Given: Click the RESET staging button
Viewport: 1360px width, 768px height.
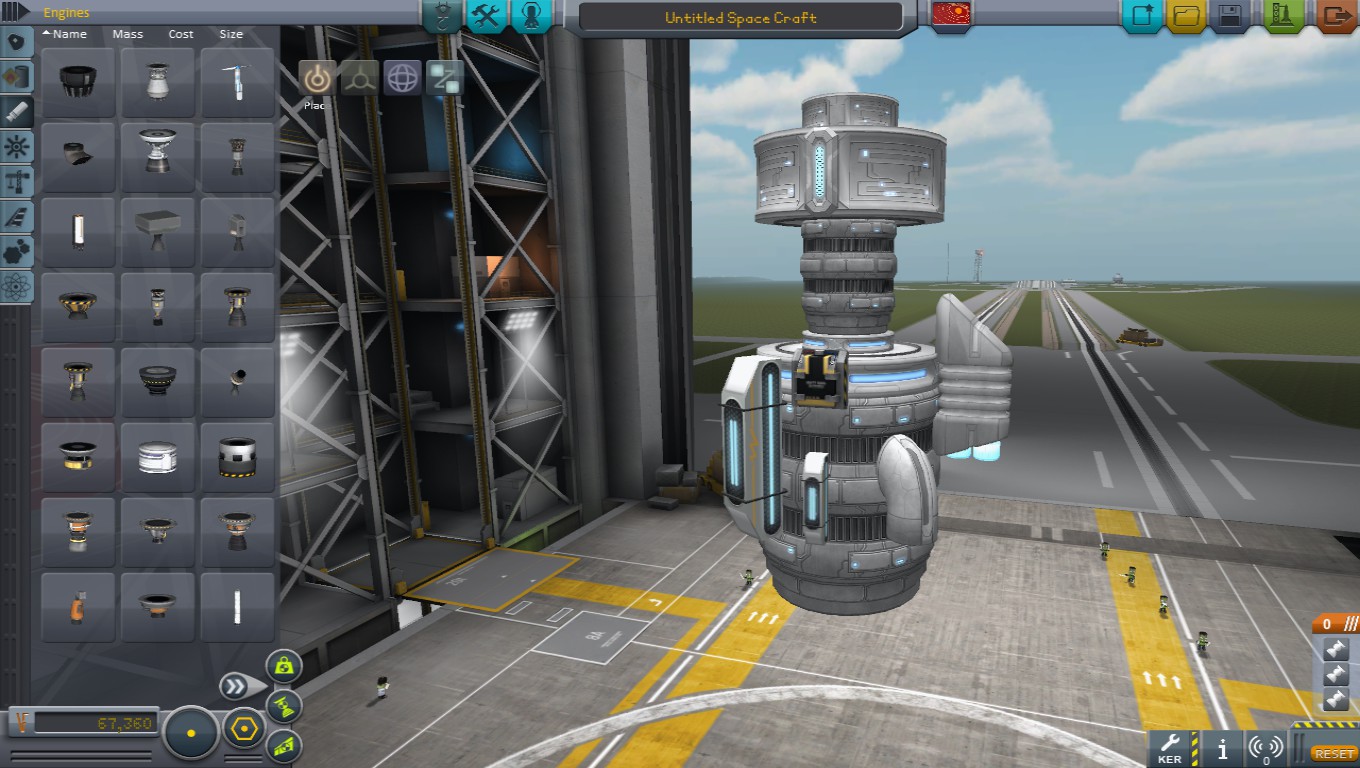Looking at the screenshot, I should tap(1334, 754).
